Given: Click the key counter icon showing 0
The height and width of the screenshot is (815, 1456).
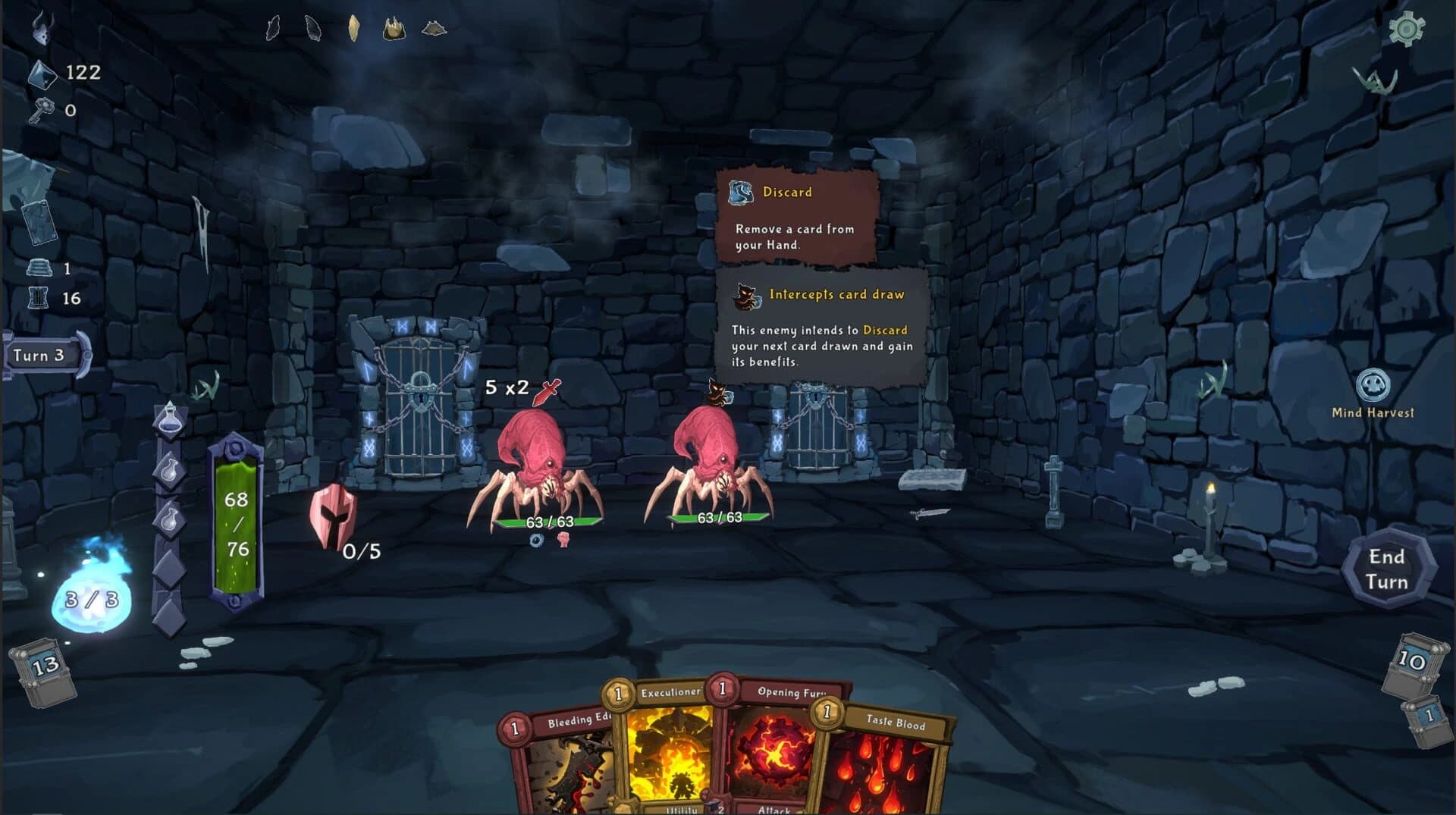Looking at the screenshot, I should point(43,108).
